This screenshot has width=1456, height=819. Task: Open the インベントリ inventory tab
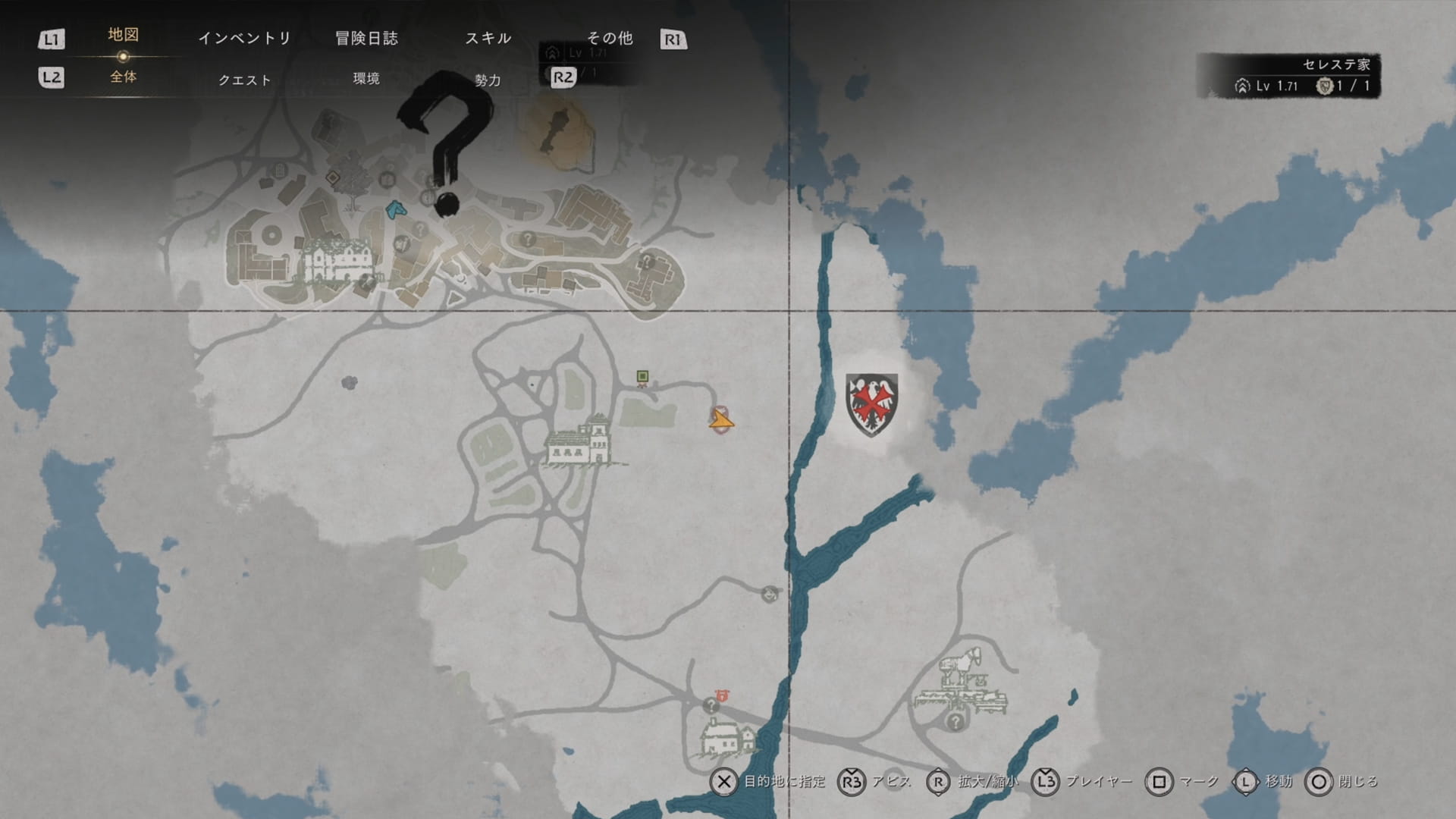tap(244, 38)
